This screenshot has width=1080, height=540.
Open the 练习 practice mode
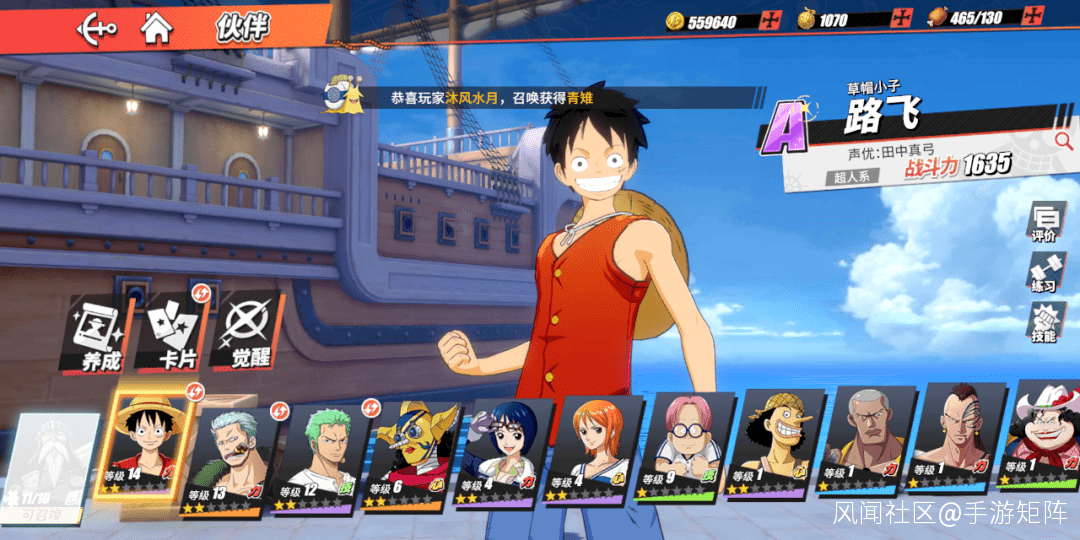(x=1044, y=272)
